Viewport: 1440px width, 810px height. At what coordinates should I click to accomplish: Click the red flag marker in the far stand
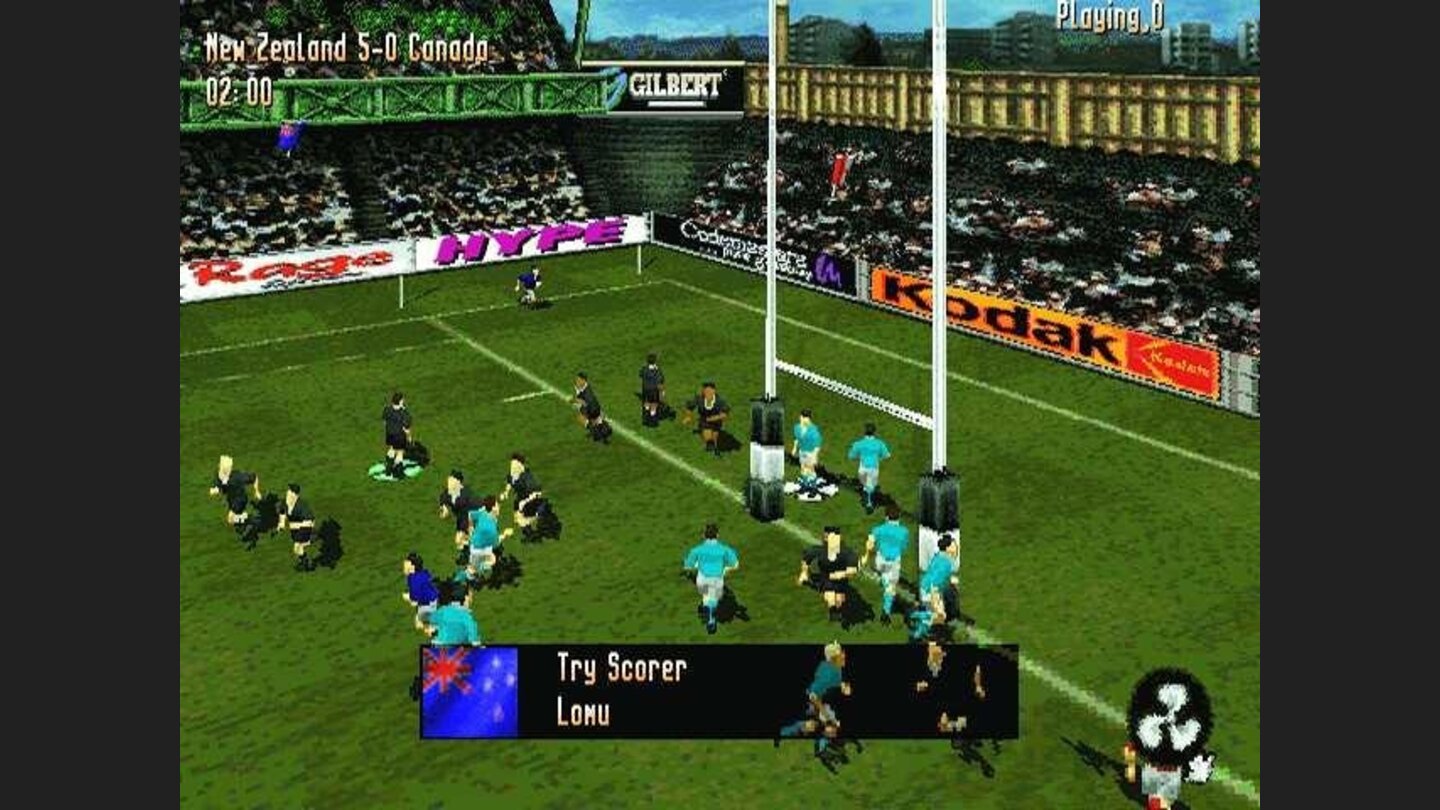[842, 168]
